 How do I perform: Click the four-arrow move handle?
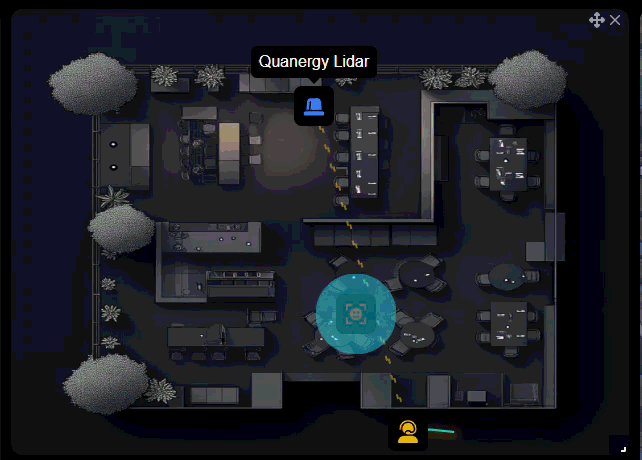tap(597, 20)
